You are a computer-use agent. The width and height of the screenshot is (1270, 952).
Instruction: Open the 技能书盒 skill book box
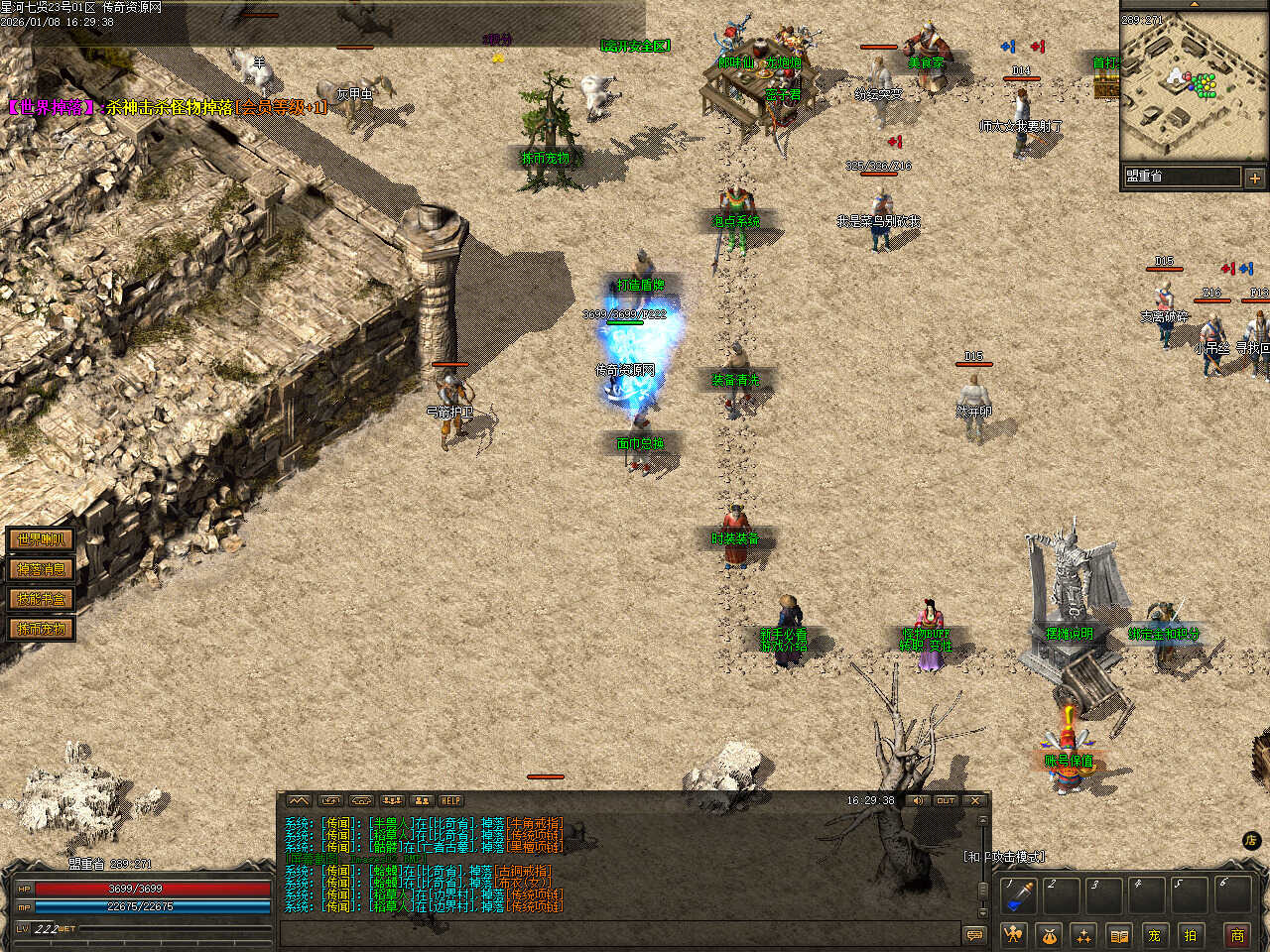click(x=41, y=599)
